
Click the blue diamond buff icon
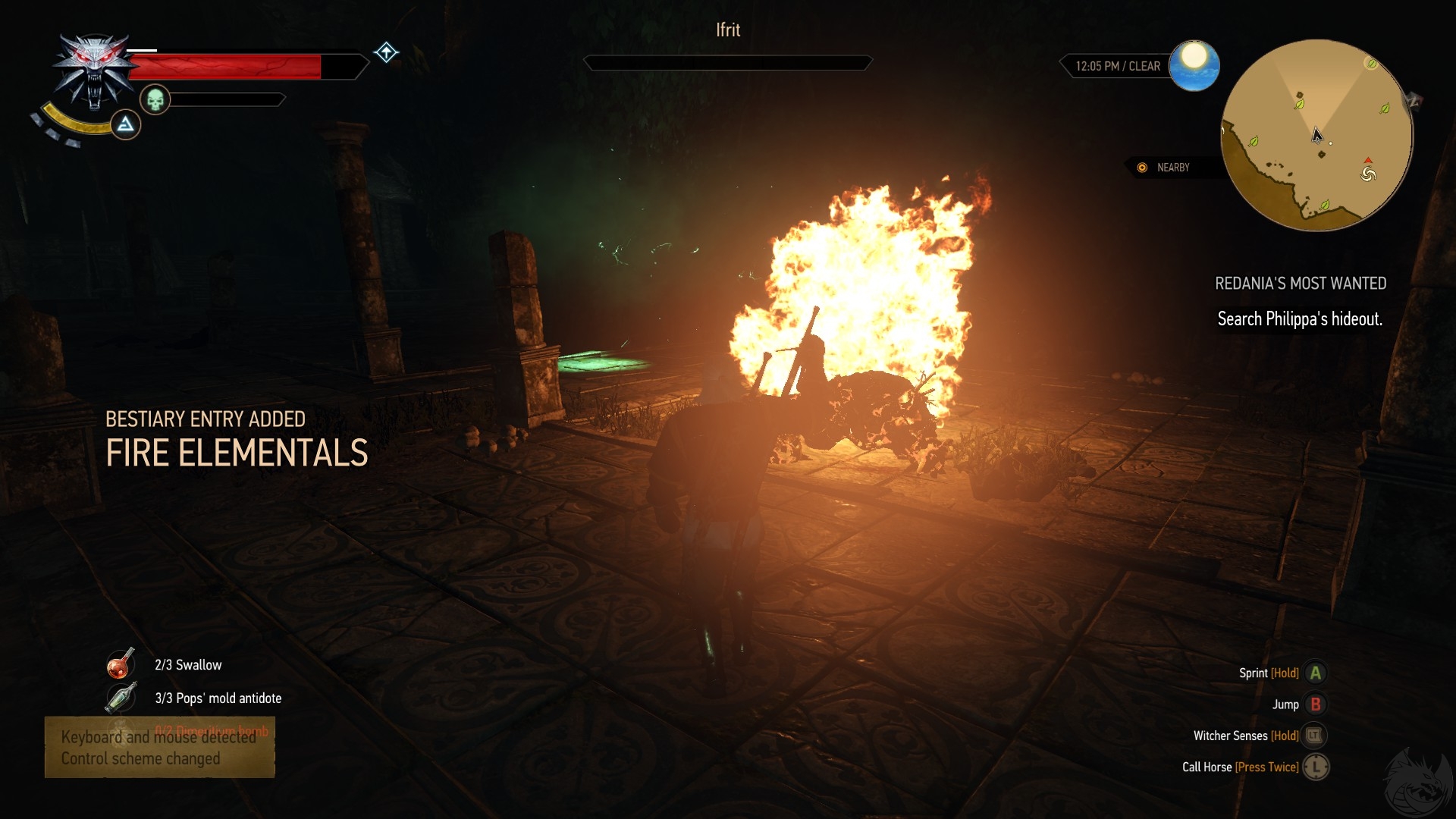point(386,52)
